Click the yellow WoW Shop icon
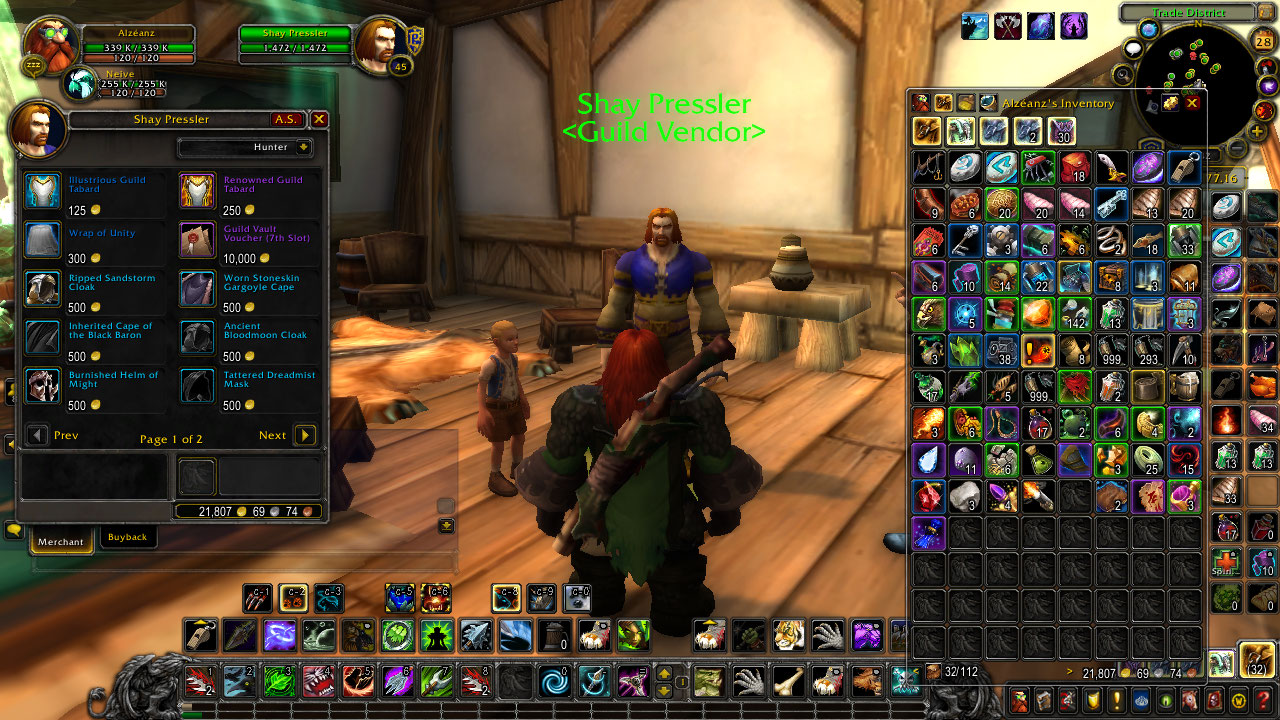1280x720 pixels. [x=1240, y=700]
